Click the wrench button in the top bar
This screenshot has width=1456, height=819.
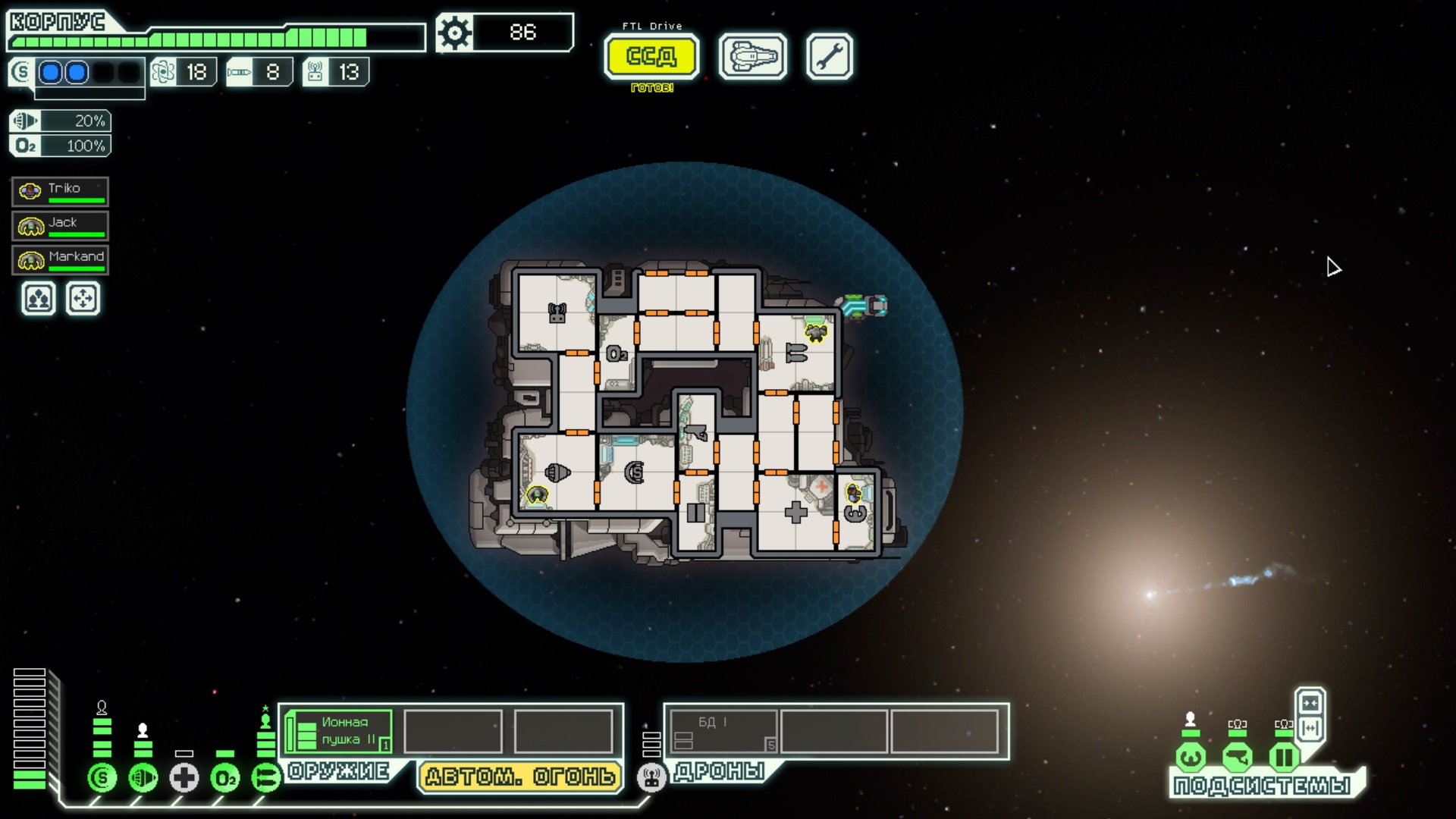[829, 56]
